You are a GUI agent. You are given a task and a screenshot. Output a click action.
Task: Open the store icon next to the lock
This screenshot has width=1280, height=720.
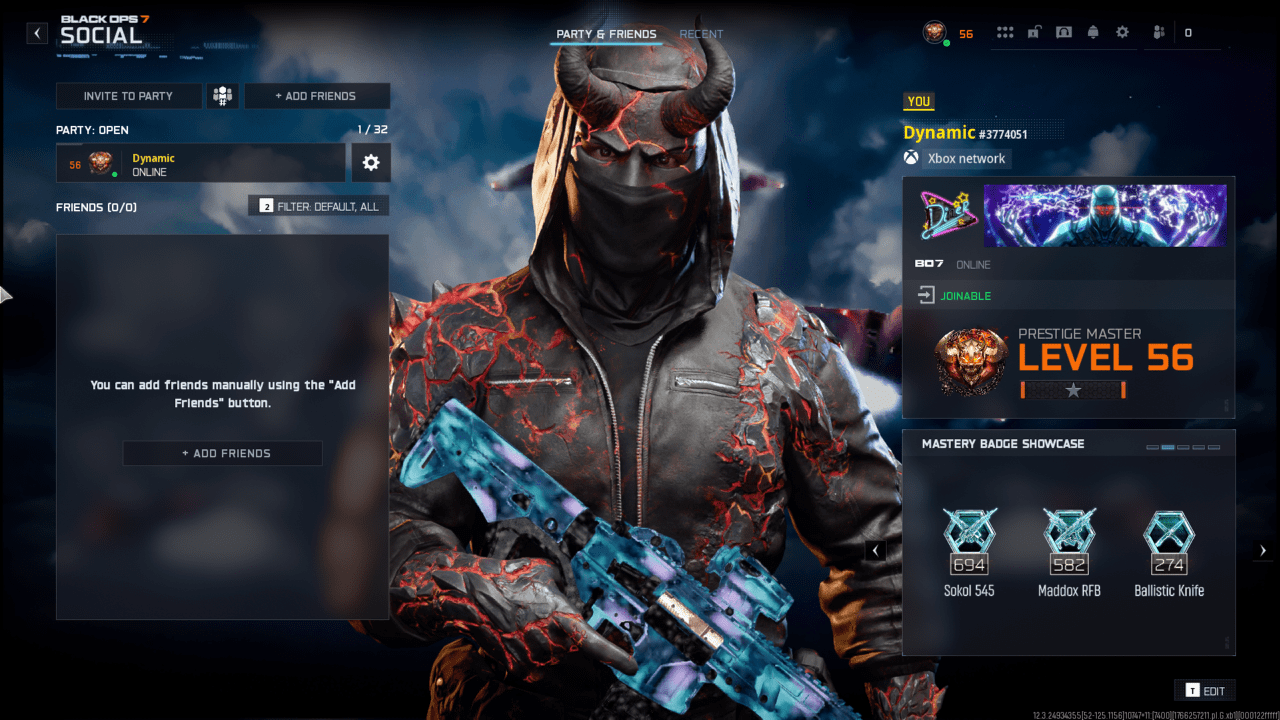coord(1063,32)
